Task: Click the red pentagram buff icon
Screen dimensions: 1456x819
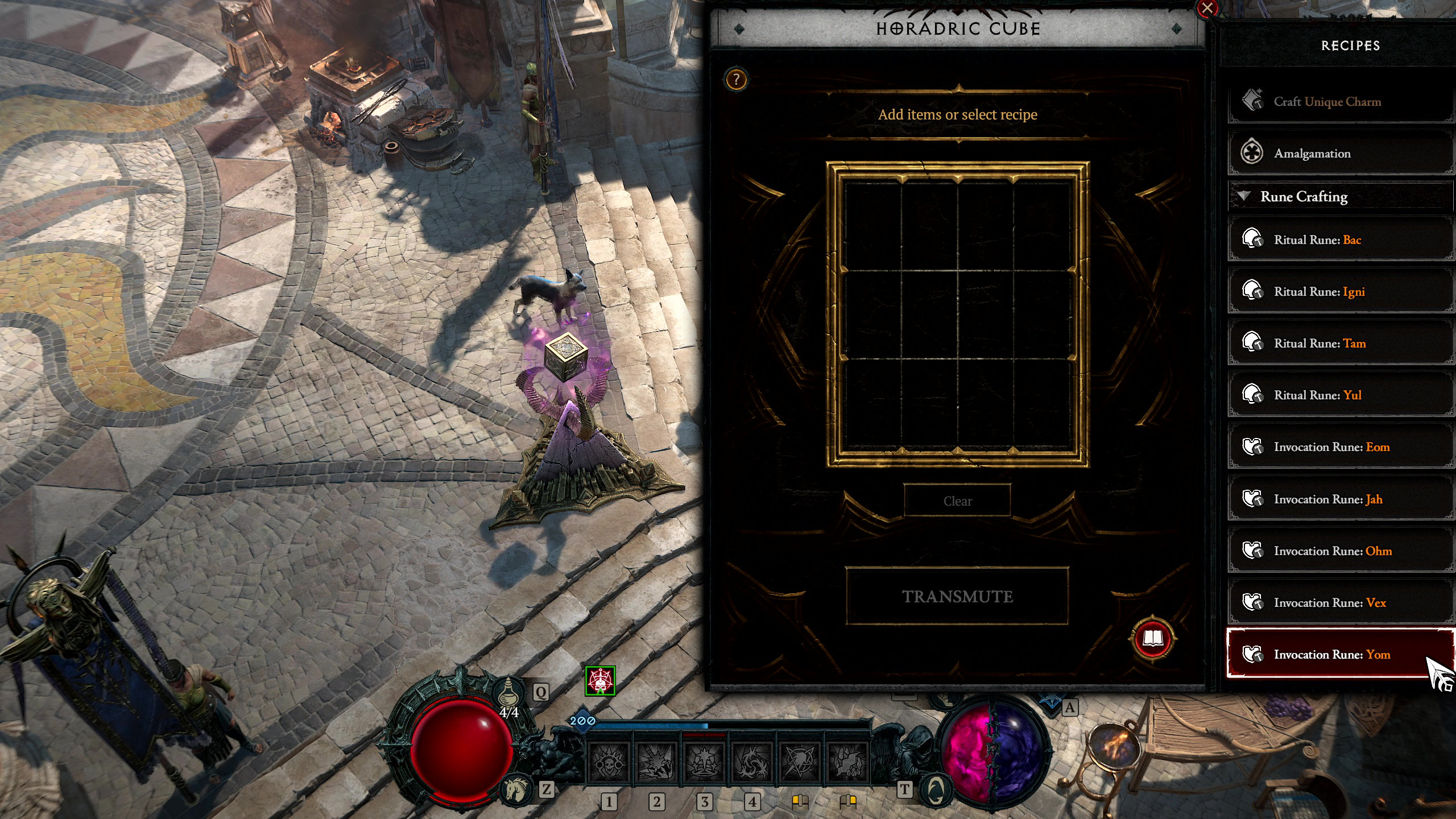Action: tap(600, 681)
